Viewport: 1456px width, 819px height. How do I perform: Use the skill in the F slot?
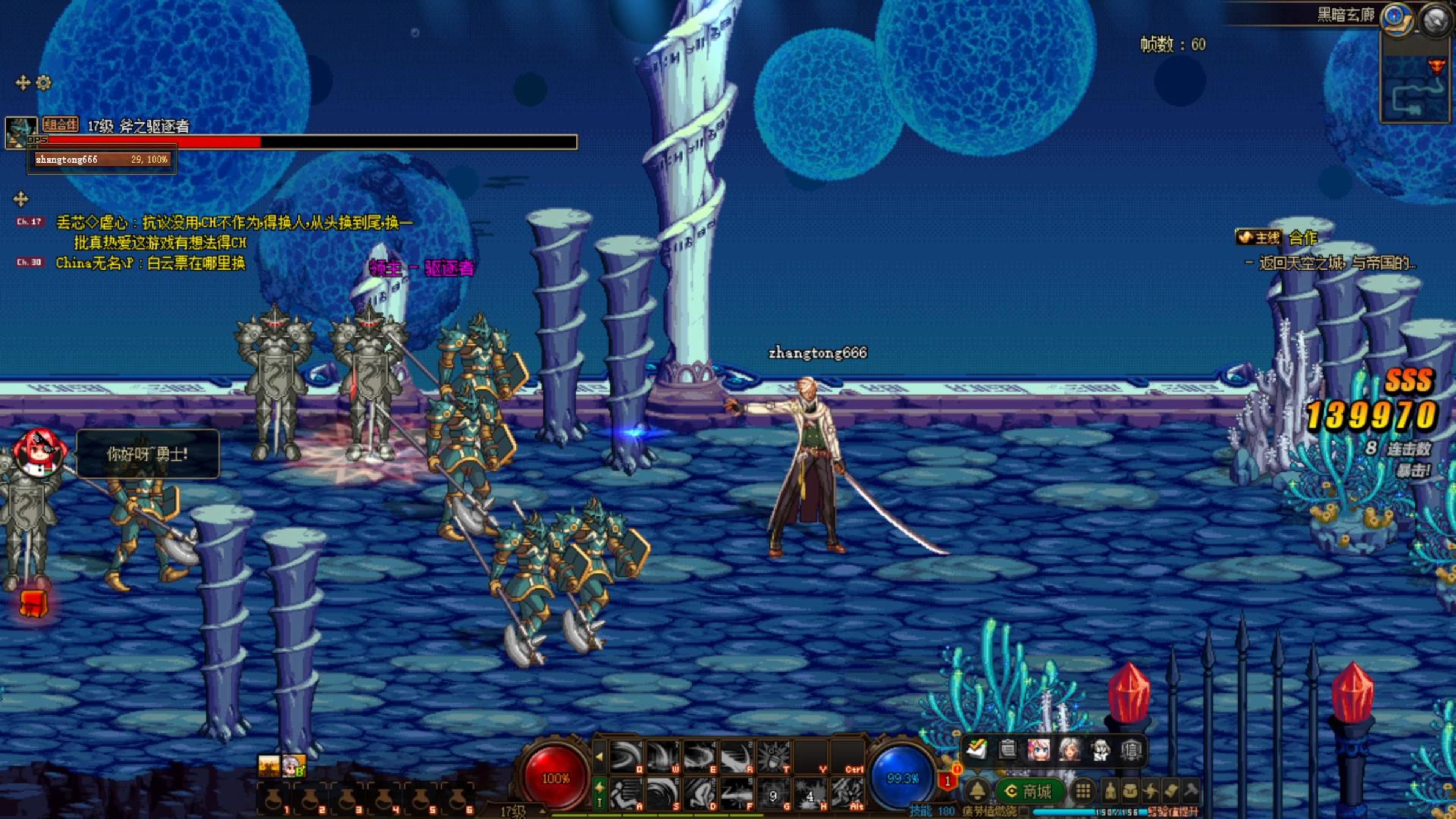(x=736, y=793)
